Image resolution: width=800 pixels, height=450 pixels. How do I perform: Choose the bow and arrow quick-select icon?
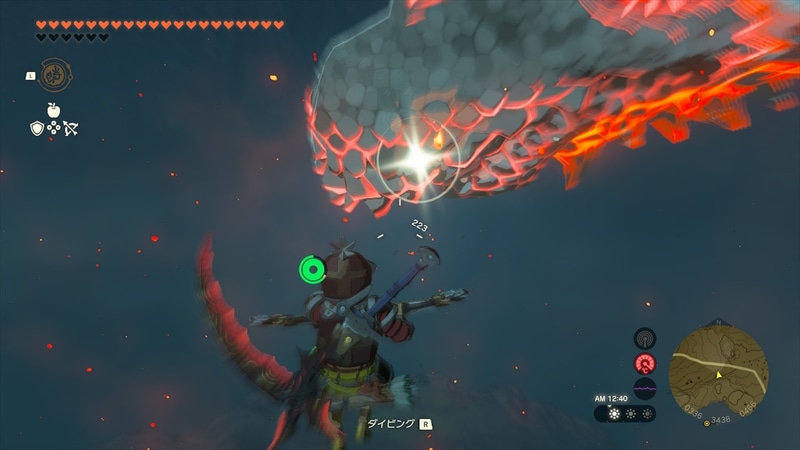pyautogui.click(x=71, y=128)
